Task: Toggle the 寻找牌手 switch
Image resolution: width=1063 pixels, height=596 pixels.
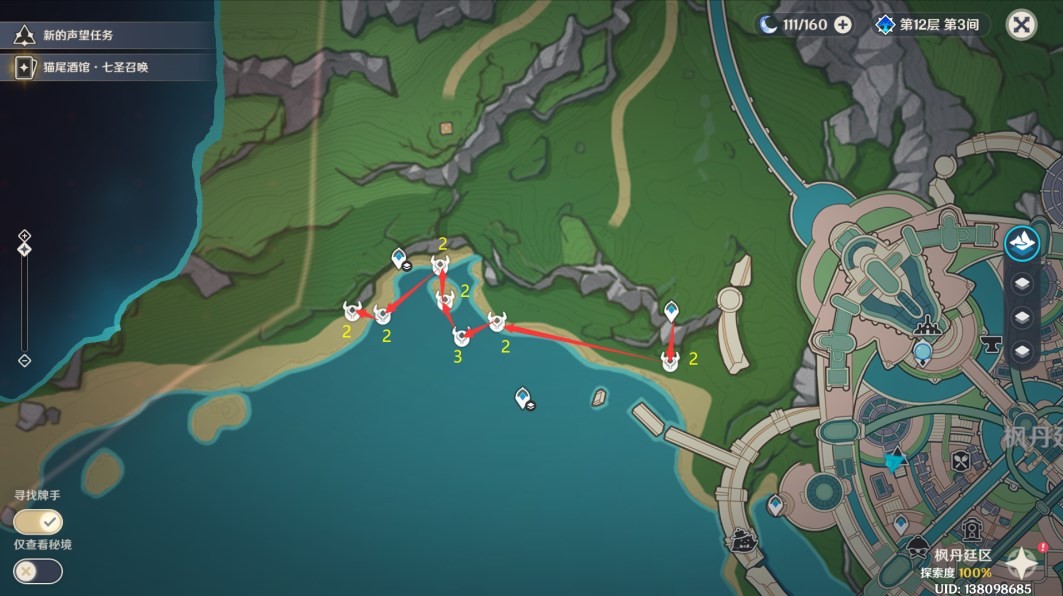Action: (x=38, y=521)
